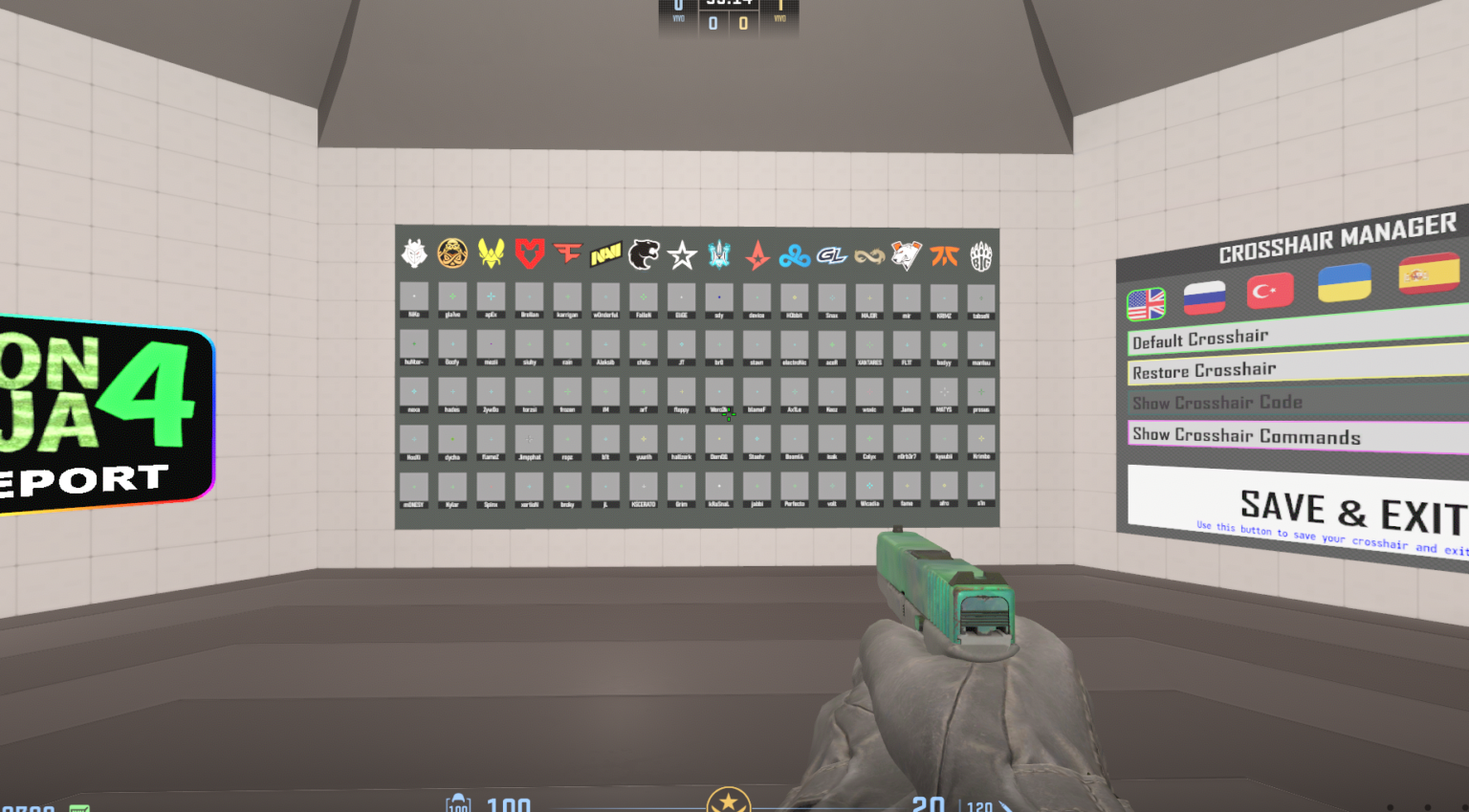
Task: Switch to Turkish using the Turkey flag
Action: point(1270,290)
